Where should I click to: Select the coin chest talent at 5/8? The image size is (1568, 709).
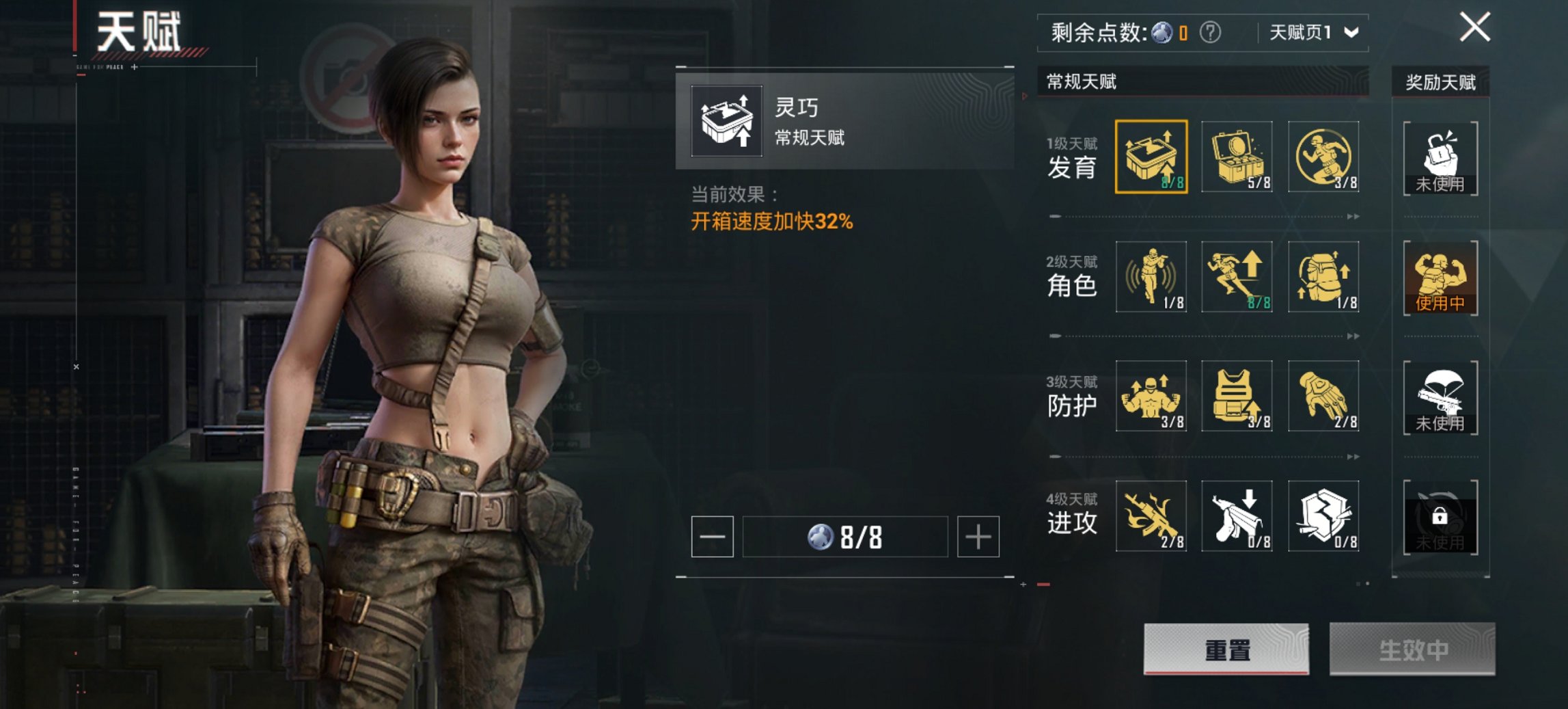click(x=1237, y=157)
